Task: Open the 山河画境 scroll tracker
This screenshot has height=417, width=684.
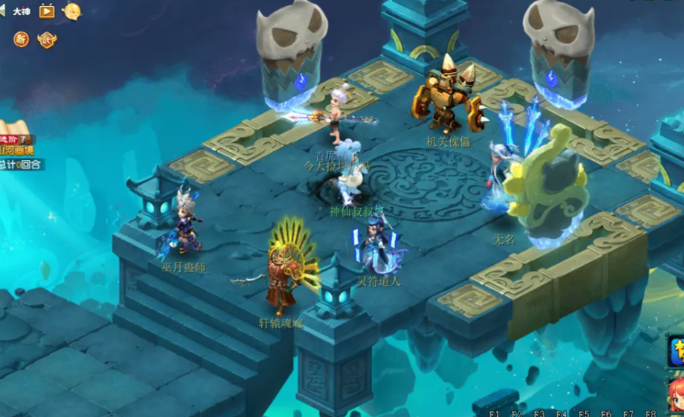Action: (x=17, y=150)
